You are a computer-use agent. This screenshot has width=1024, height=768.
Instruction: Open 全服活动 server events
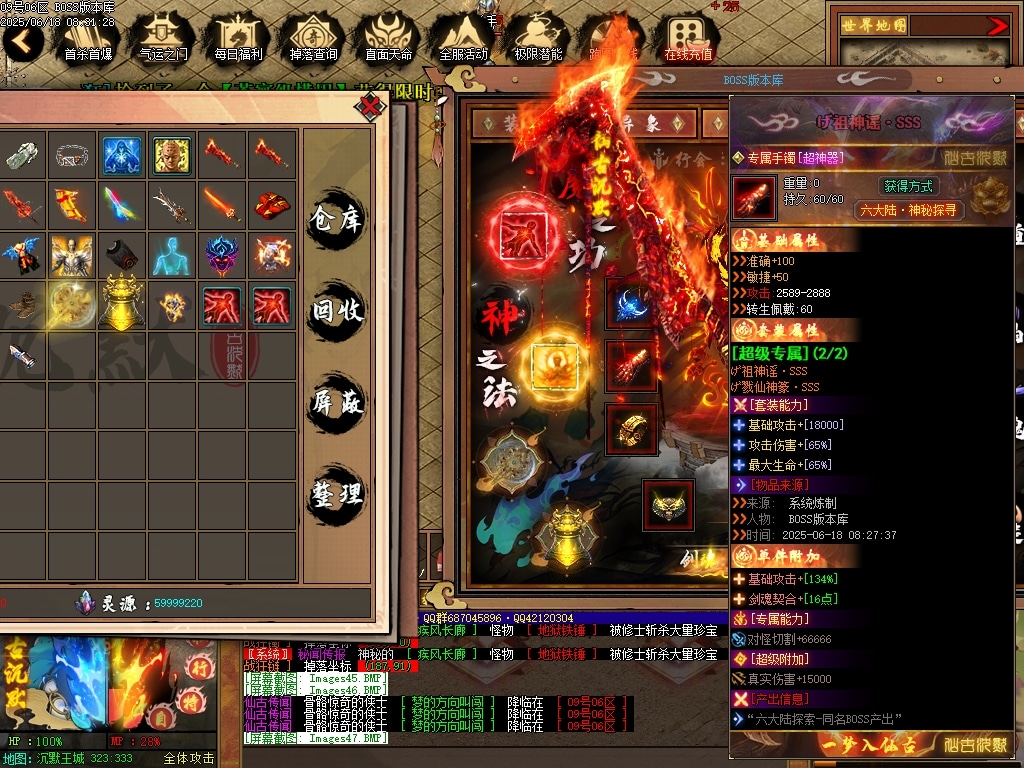[x=463, y=38]
